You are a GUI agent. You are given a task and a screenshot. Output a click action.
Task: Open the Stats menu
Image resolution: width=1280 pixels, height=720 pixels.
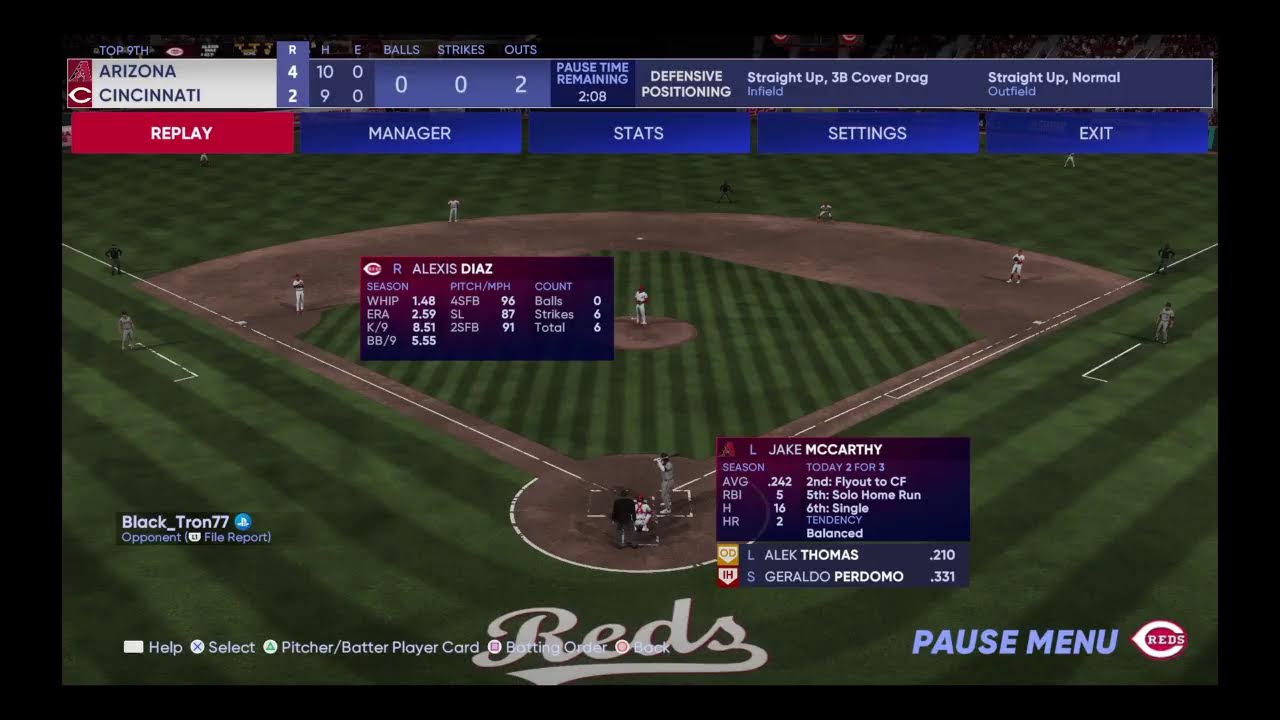click(x=638, y=133)
